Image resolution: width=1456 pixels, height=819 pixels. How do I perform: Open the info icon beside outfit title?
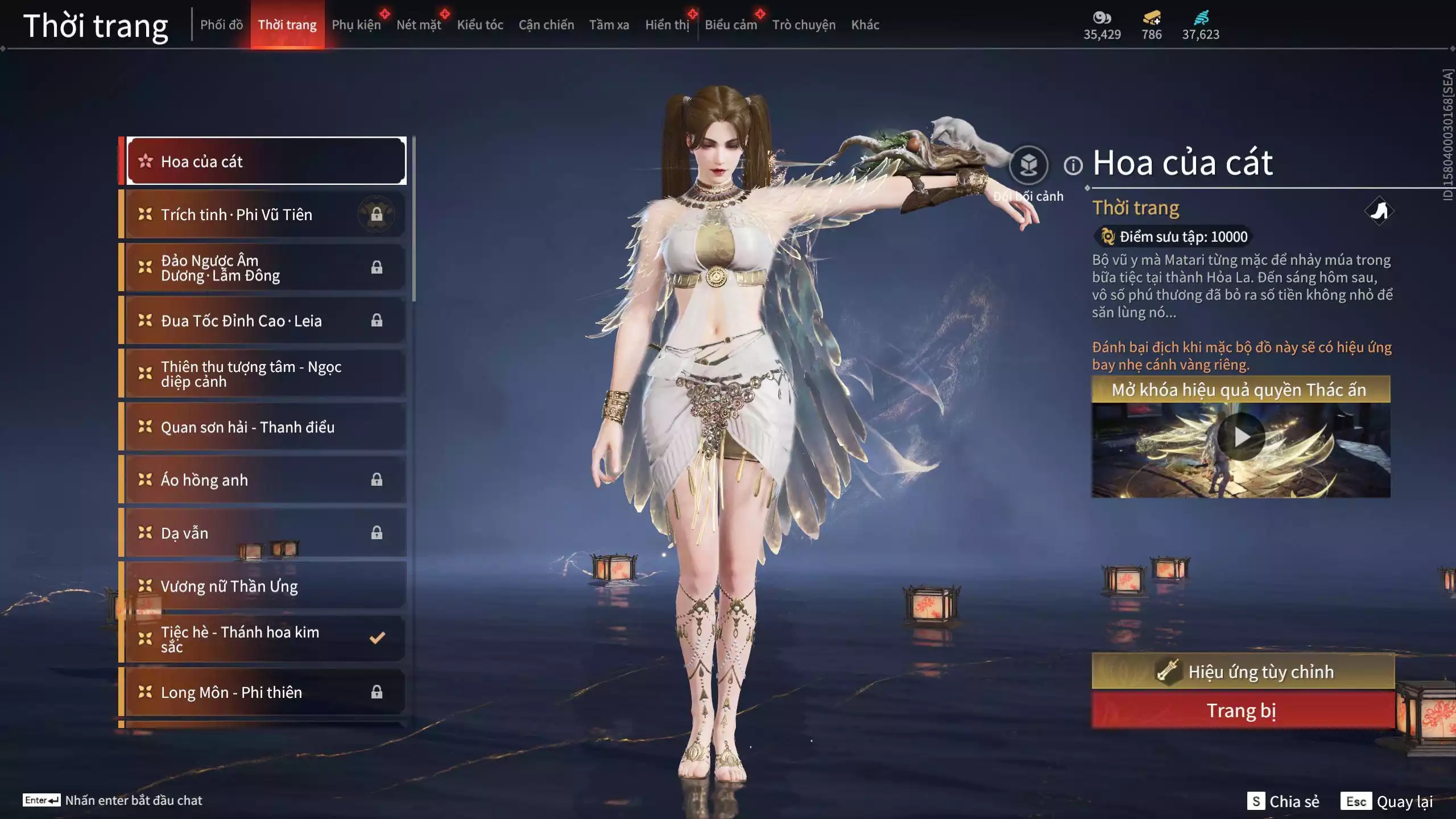pos(1073,166)
